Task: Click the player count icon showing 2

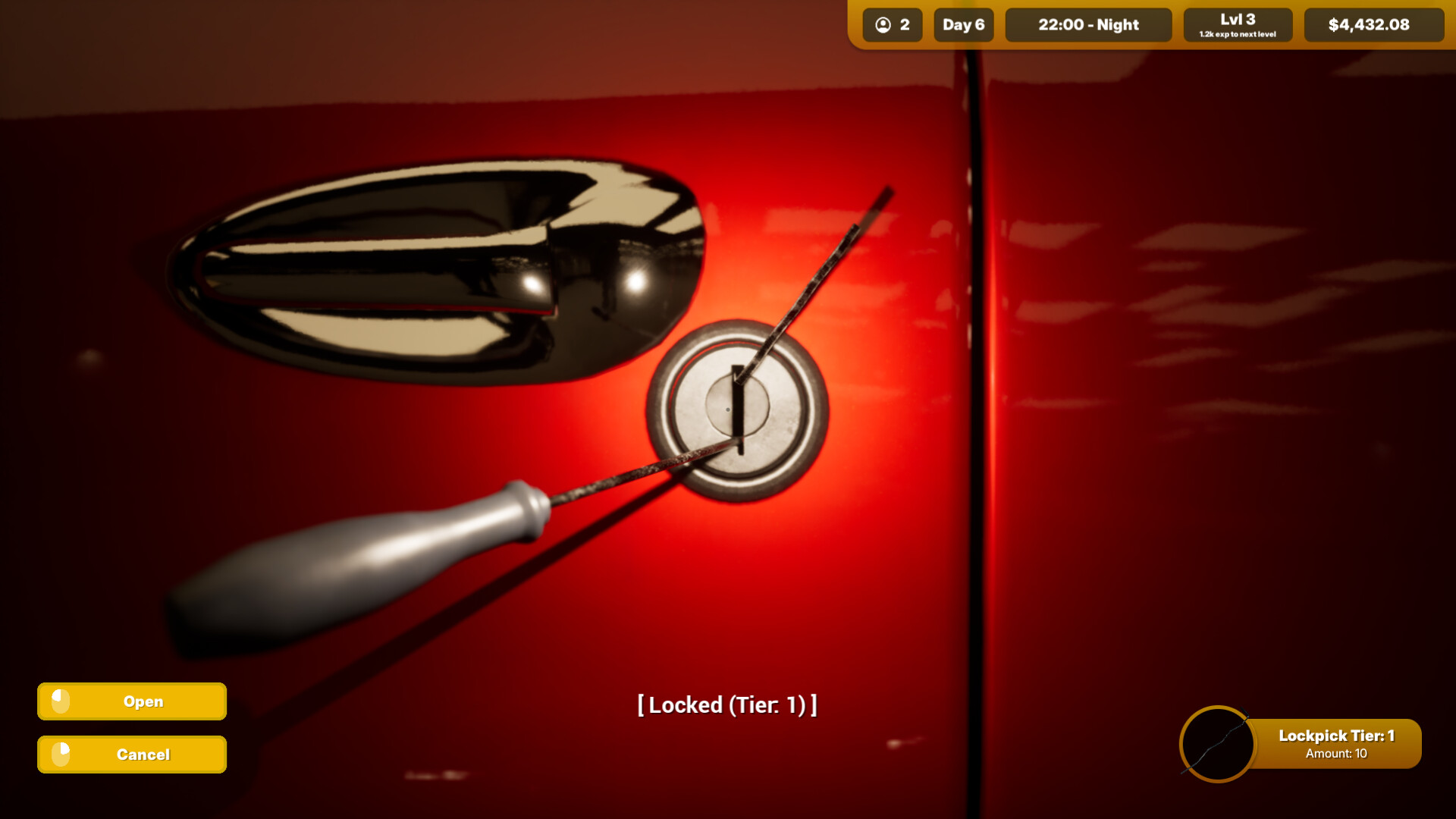Action: [882, 24]
